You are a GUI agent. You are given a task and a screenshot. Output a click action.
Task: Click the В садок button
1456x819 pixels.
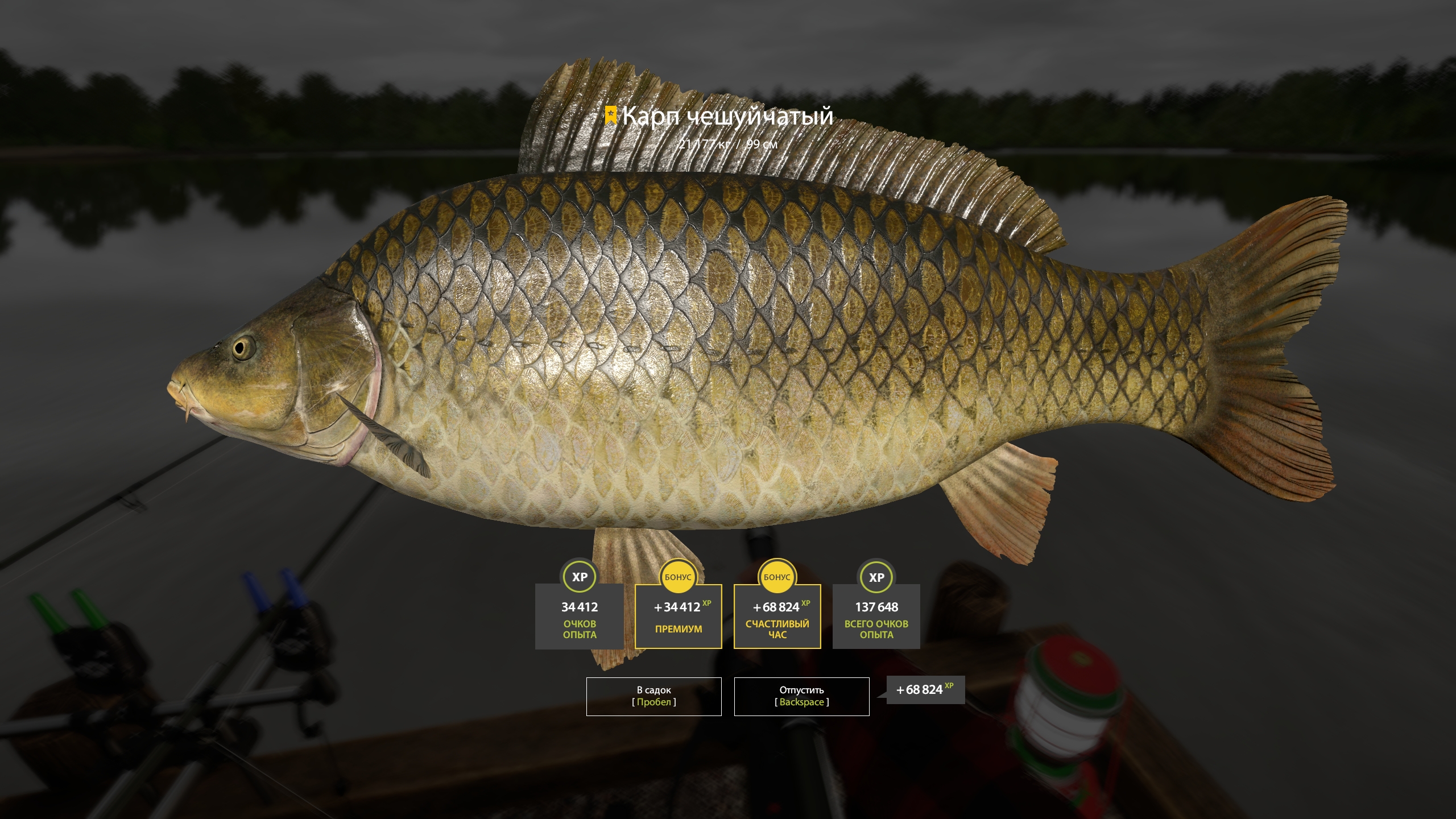[x=653, y=696]
